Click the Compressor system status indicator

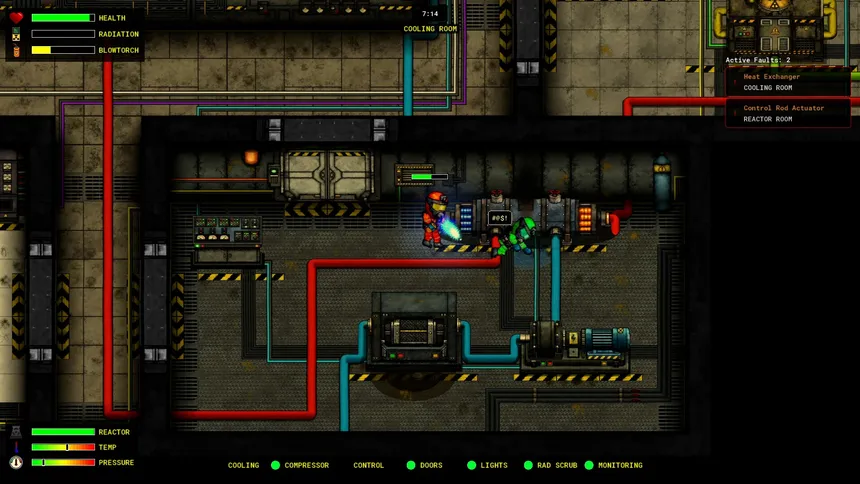pos(276,465)
